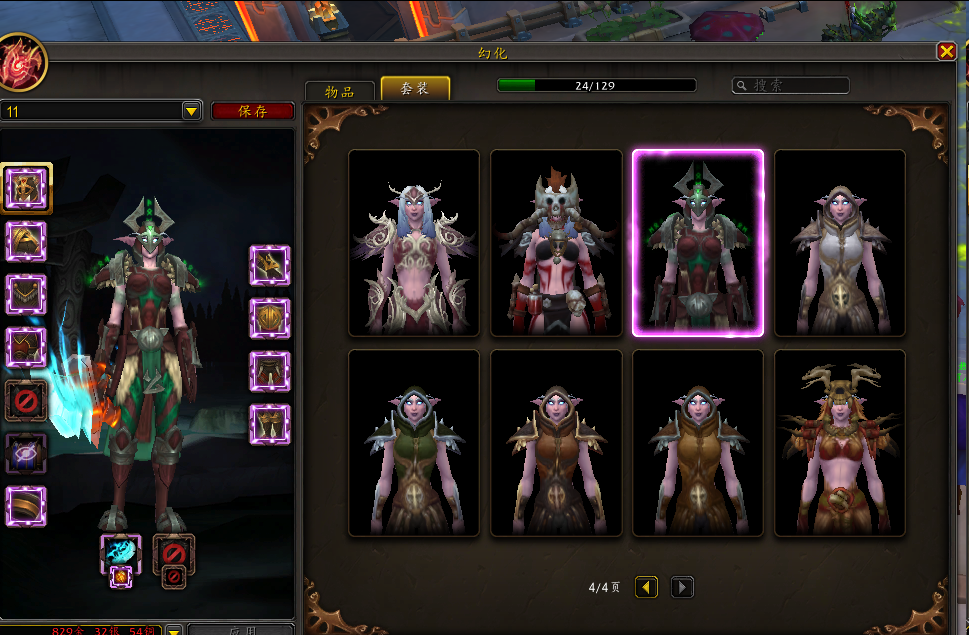Select the antler headdress set

click(x=840, y=443)
